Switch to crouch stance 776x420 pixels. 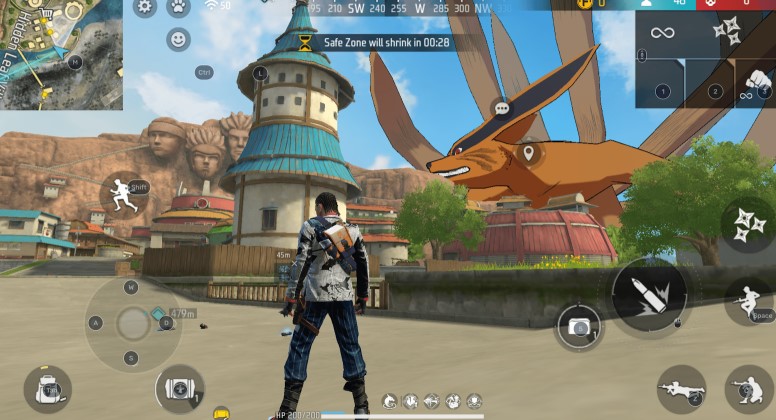tap(748, 389)
